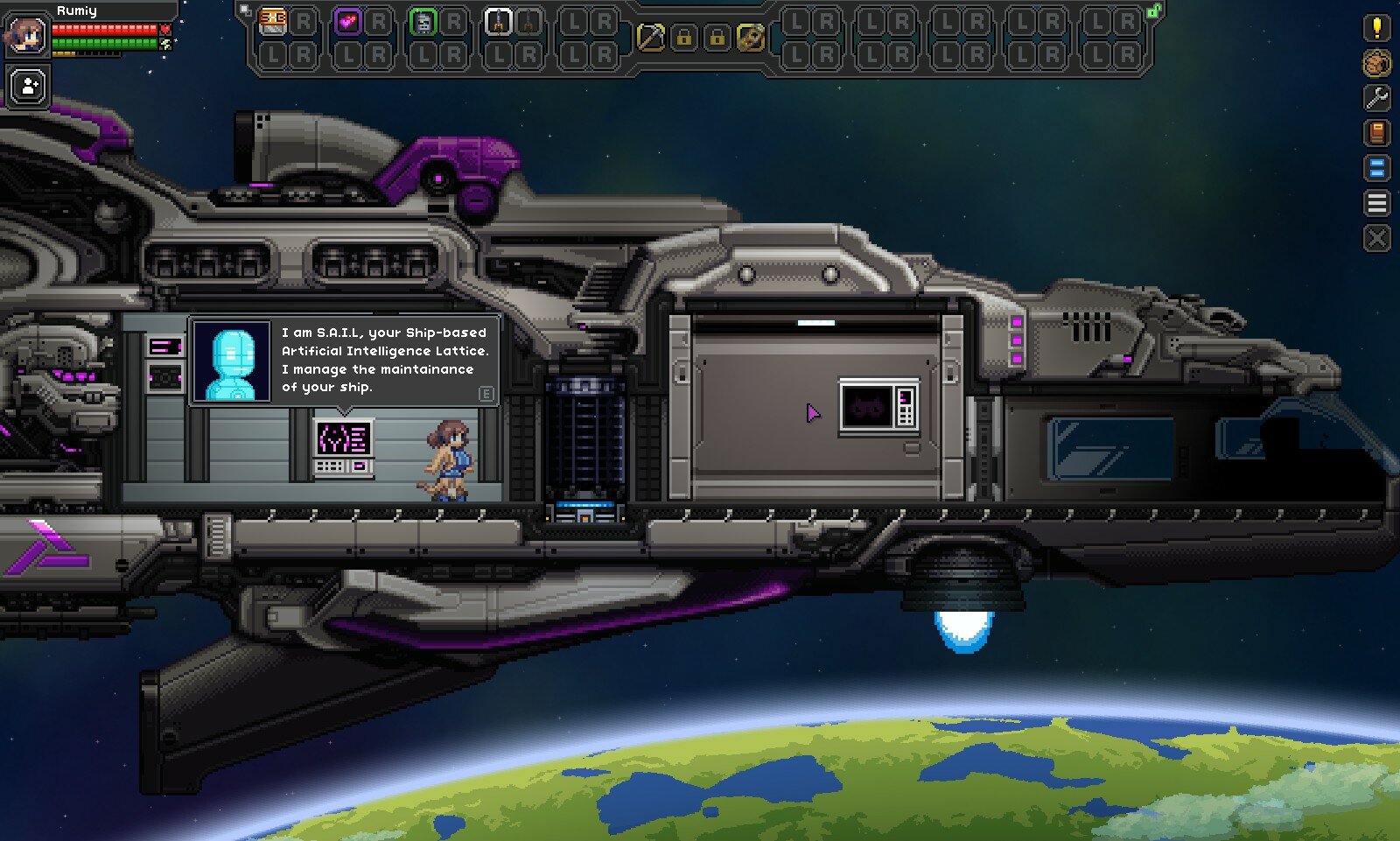Open inventory via the blue bars icon
The height and width of the screenshot is (841, 1400).
point(1376,165)
